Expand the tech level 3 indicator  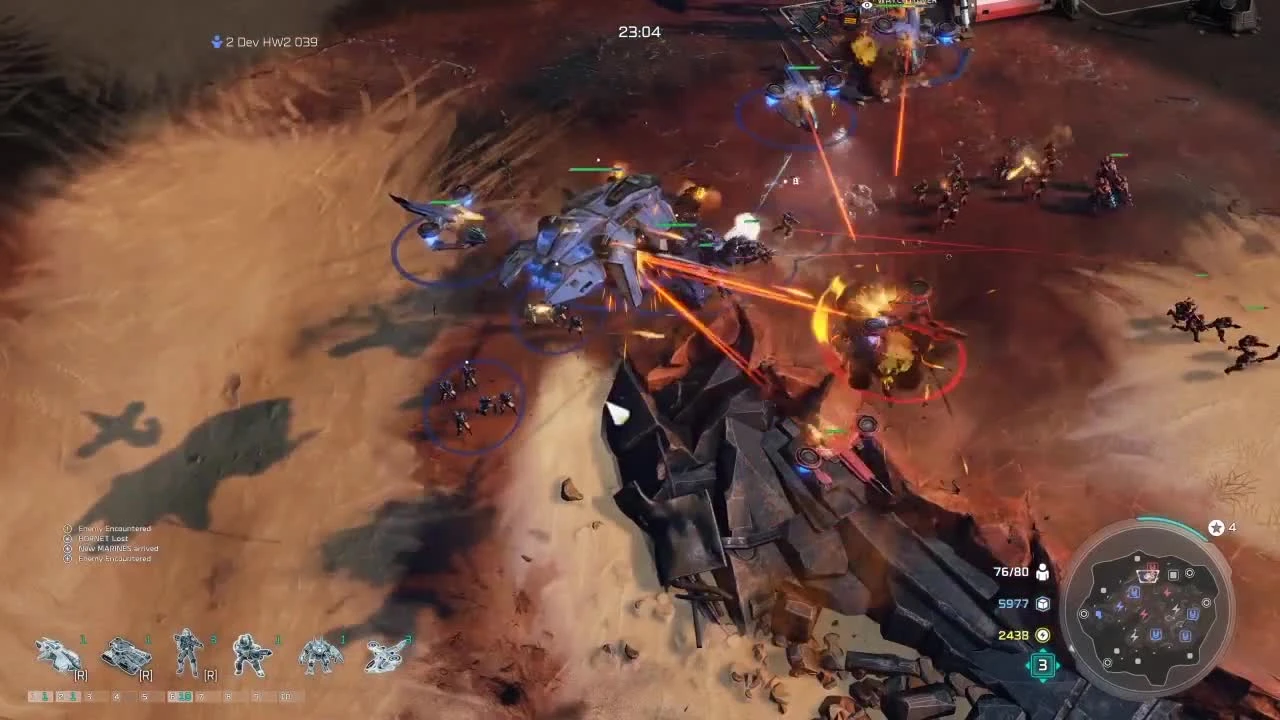[x=1043, y=665]
